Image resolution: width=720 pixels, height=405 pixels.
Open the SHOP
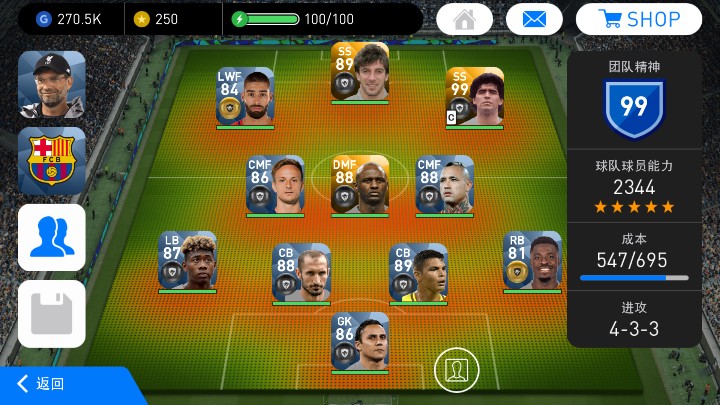tap(638, 19)
